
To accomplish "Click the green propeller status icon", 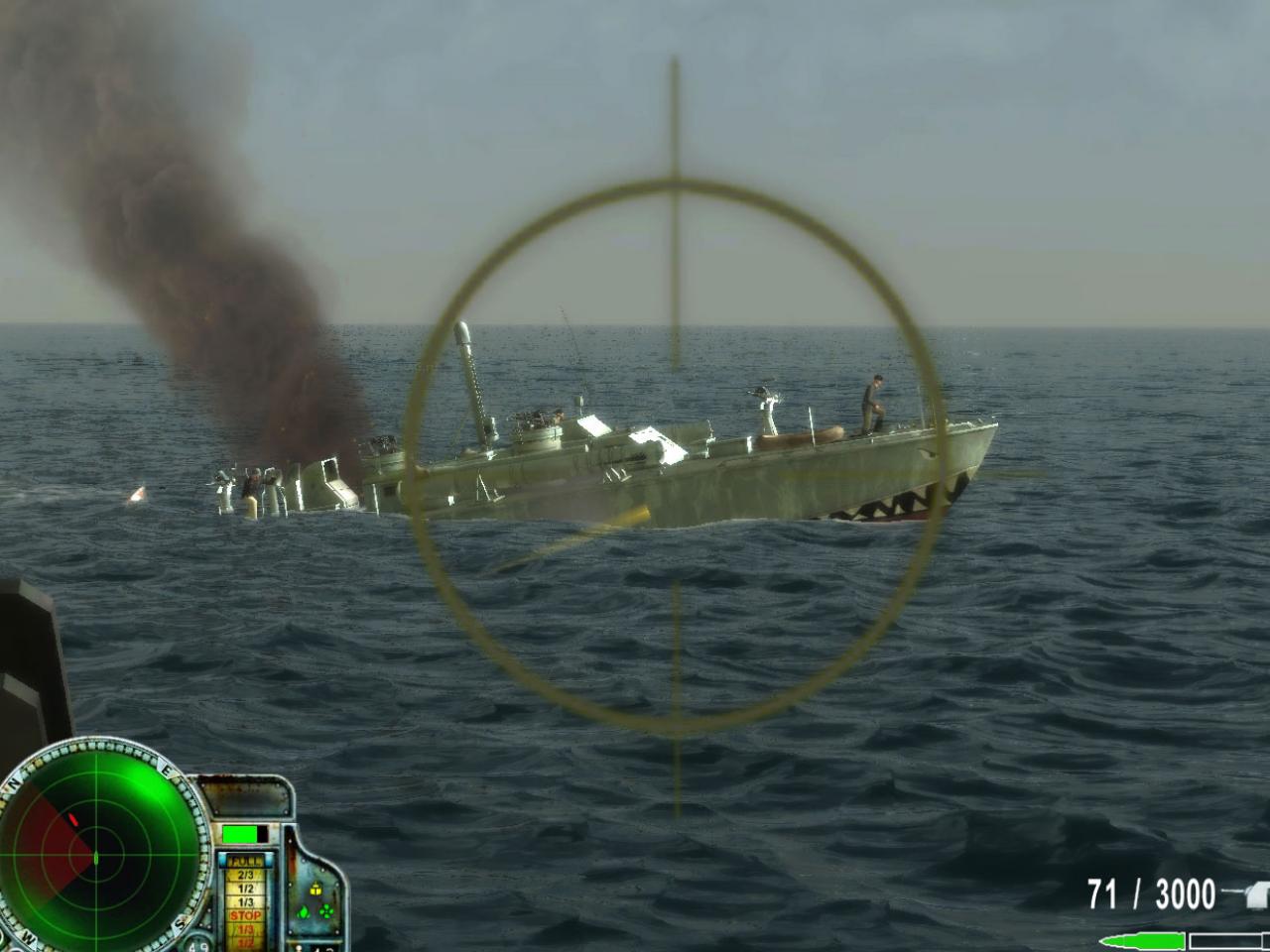I will click(x=325, y=910).
